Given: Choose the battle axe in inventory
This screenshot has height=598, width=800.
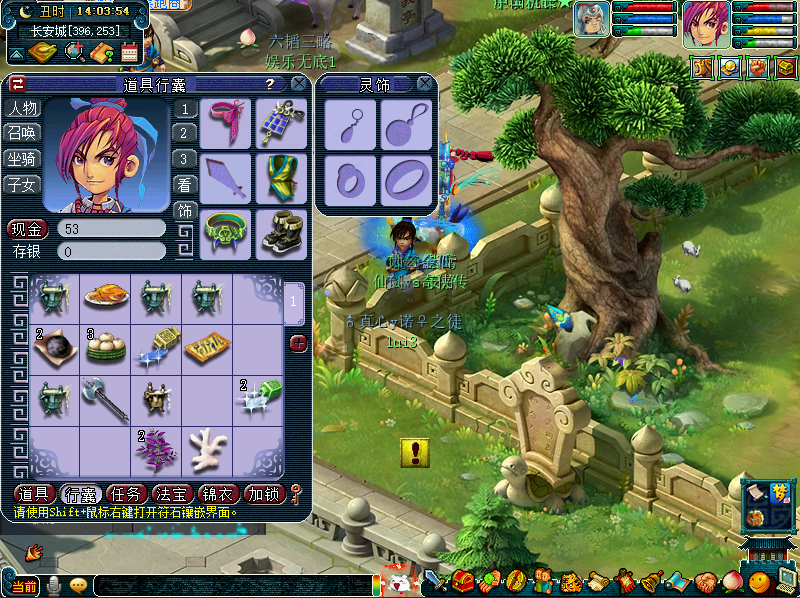Looking at the screenshot, I should pyautogui.click(x=104, y=398).
